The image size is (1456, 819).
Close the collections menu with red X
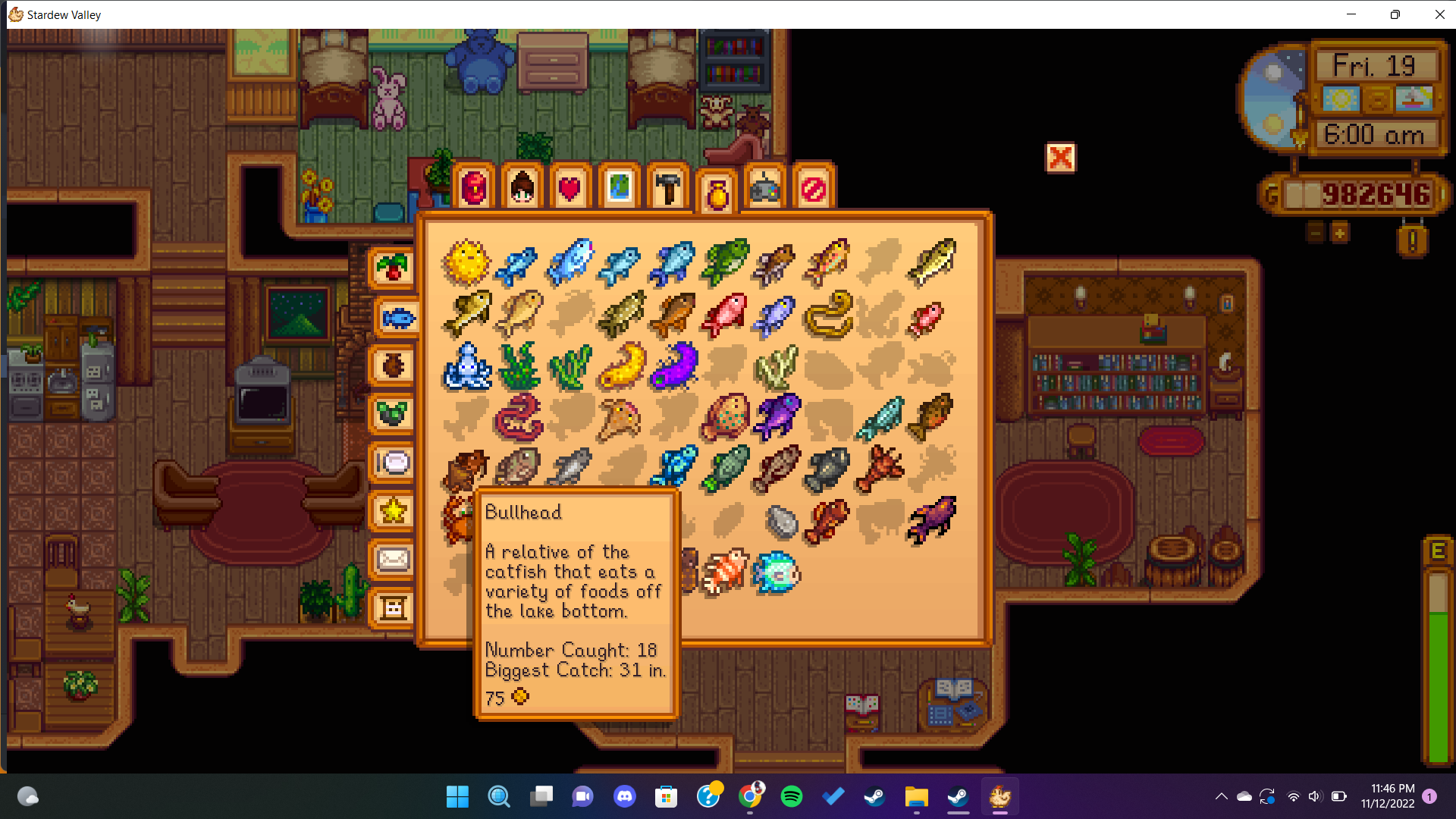tap(1060, 158)
